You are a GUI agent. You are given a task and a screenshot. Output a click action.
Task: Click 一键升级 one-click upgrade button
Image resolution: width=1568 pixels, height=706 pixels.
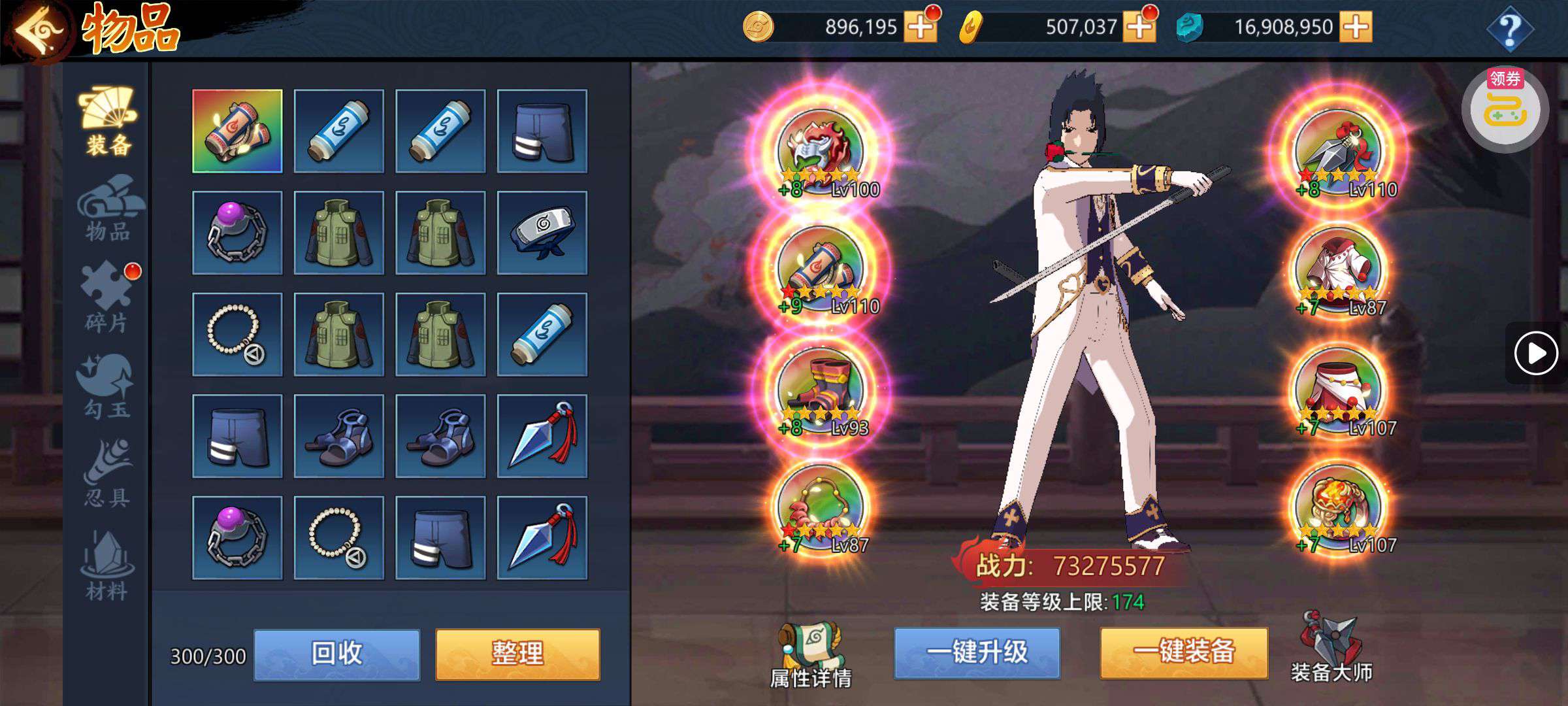point(977,653)
